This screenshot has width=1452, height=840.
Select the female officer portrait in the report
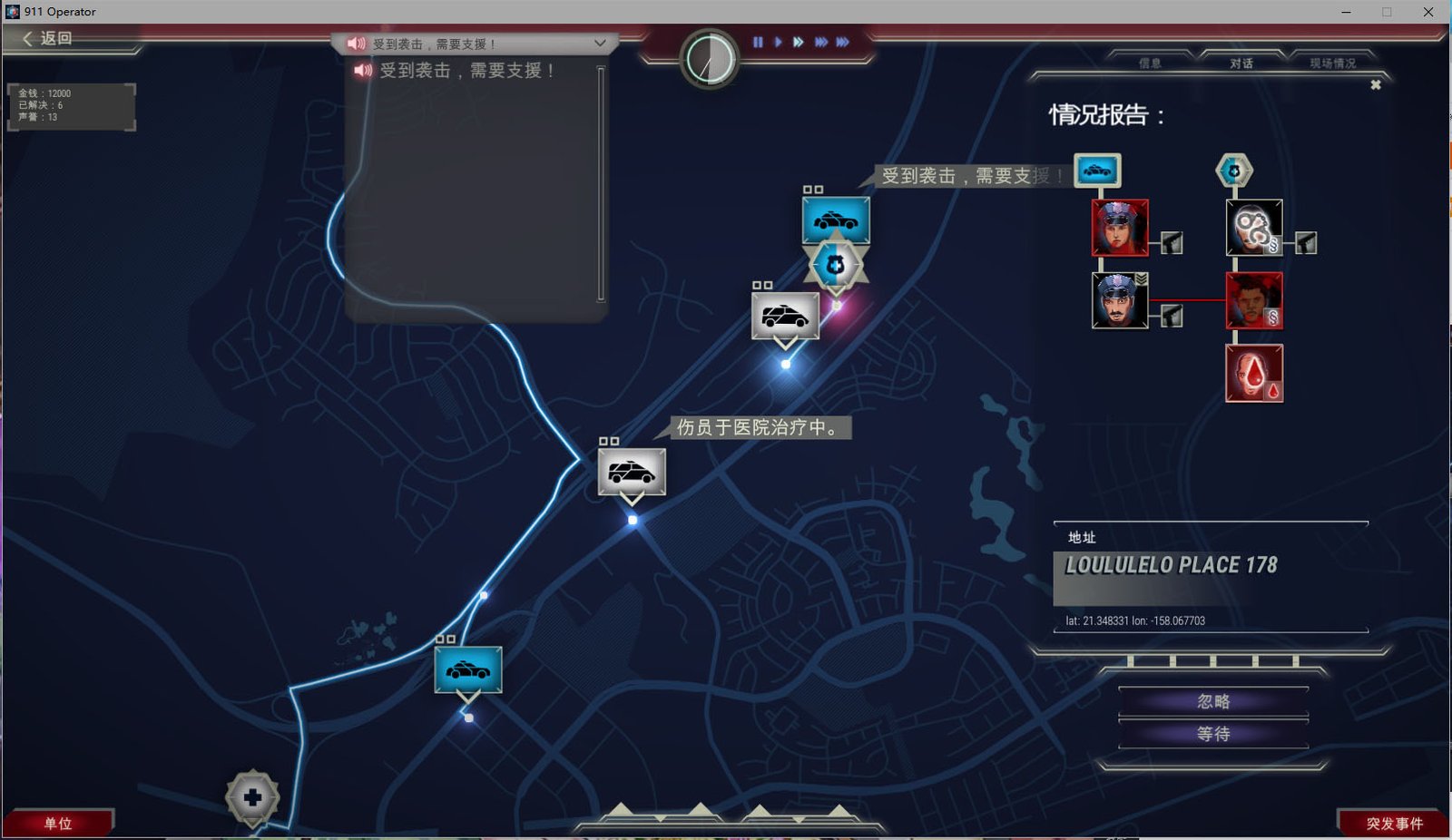pyautogui.click(x=1120, y=227)
